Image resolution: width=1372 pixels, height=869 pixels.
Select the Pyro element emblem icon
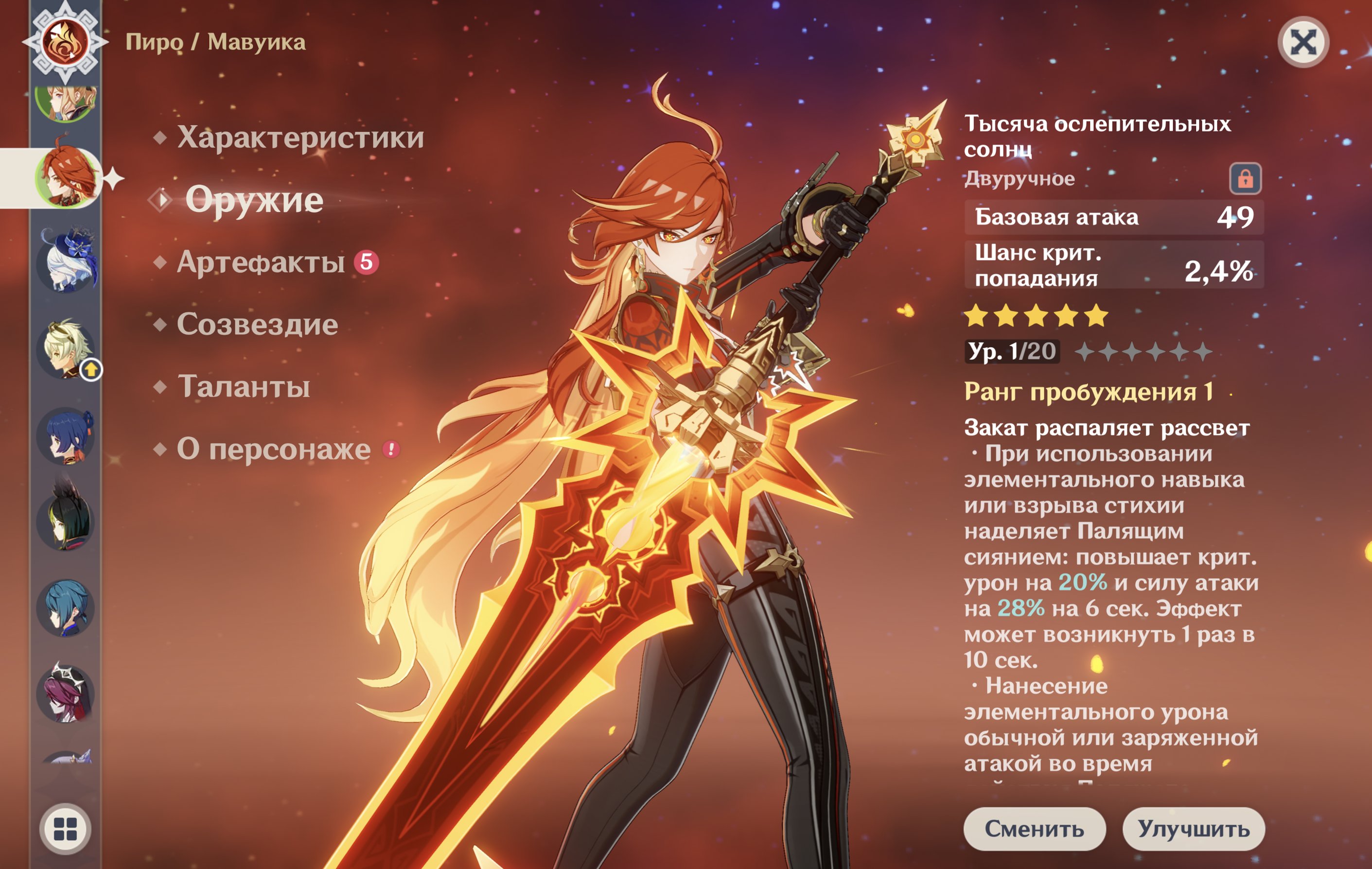click(x=66, y=42)
